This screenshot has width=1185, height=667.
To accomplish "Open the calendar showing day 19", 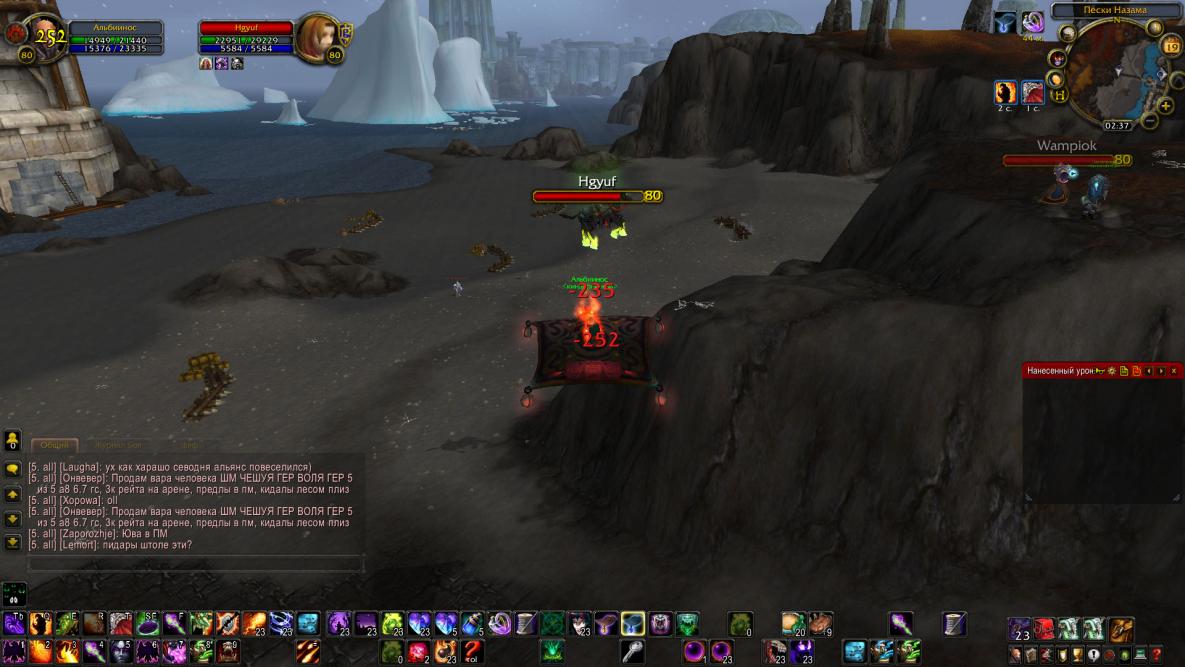I will click(x=1171, y=46).
